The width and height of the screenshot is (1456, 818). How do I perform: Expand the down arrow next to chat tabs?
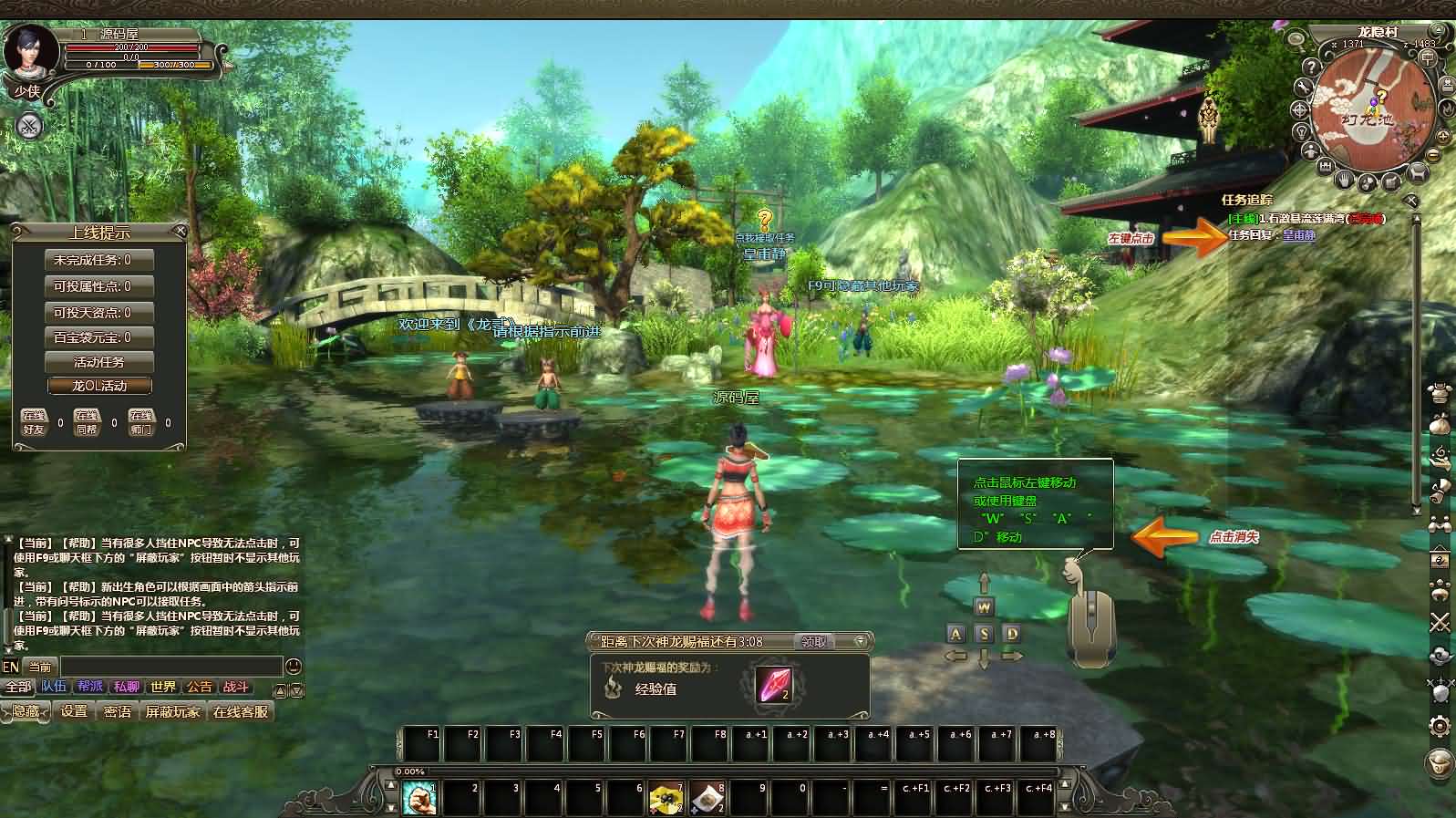pyautogui.click(x=295, y=690)
